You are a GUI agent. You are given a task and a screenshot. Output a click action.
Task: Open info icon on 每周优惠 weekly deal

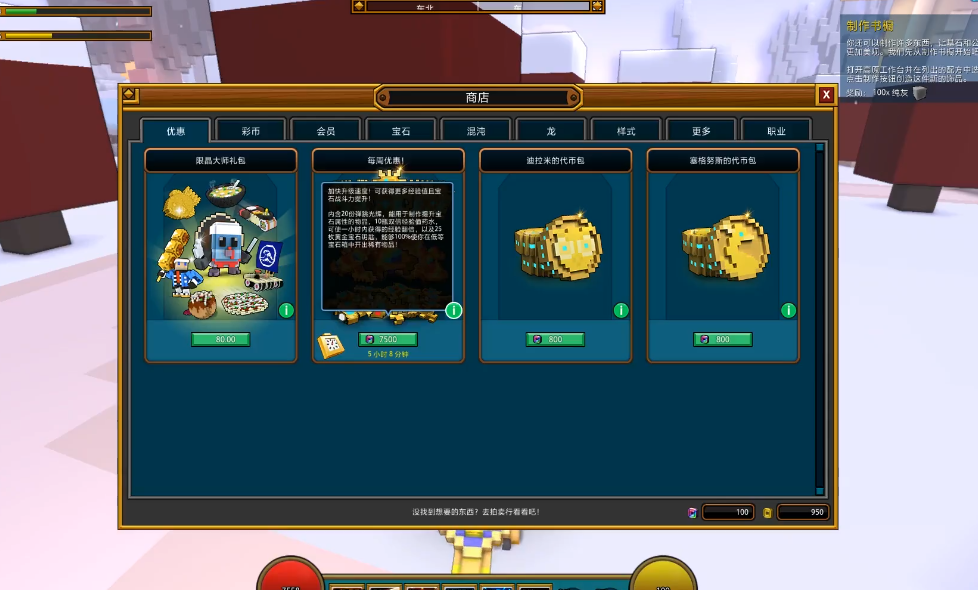454,310
